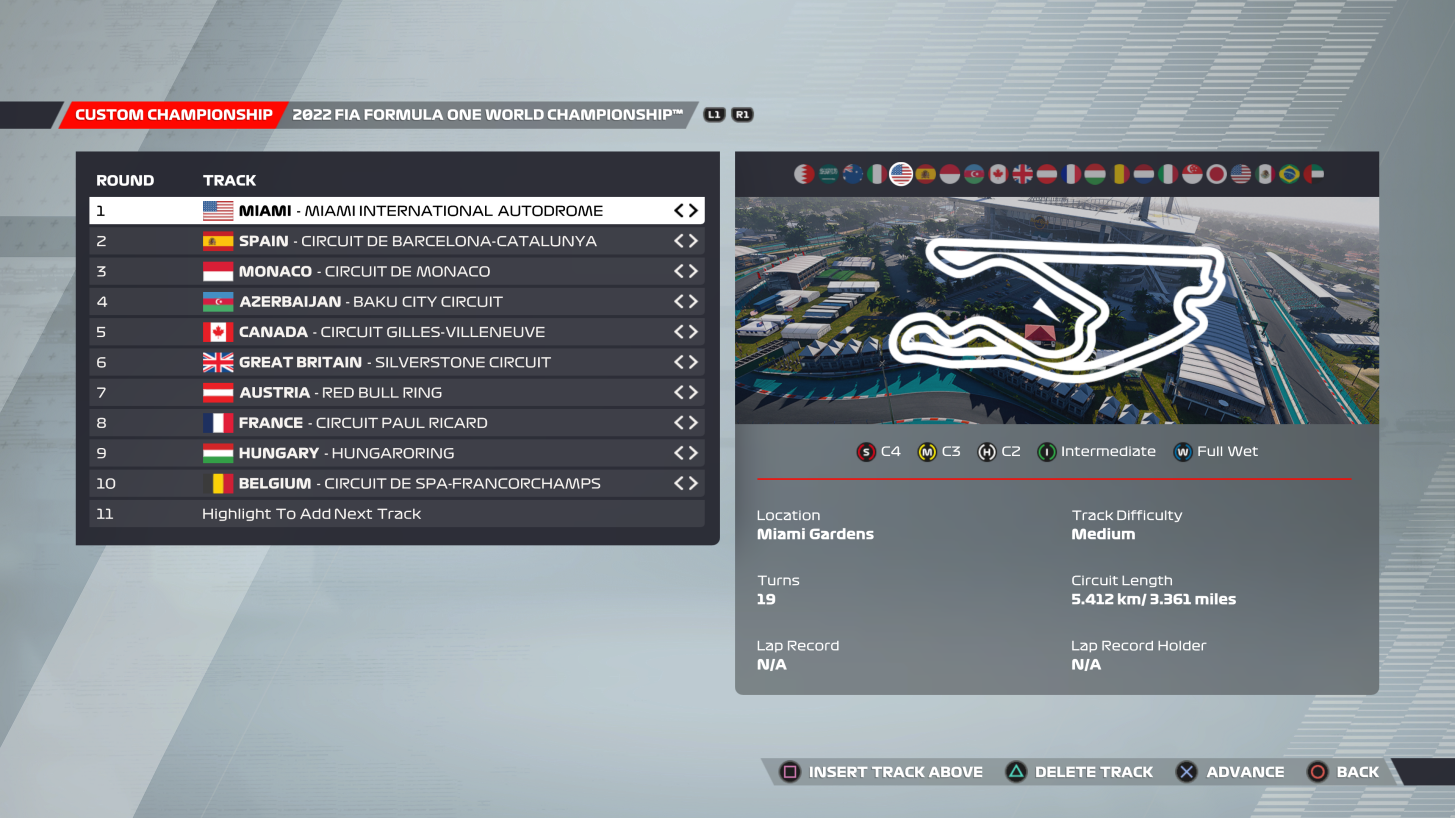Toggle the Singapore flag in the calendar strip
The image size is (1455, 818).
[1191, 174]
